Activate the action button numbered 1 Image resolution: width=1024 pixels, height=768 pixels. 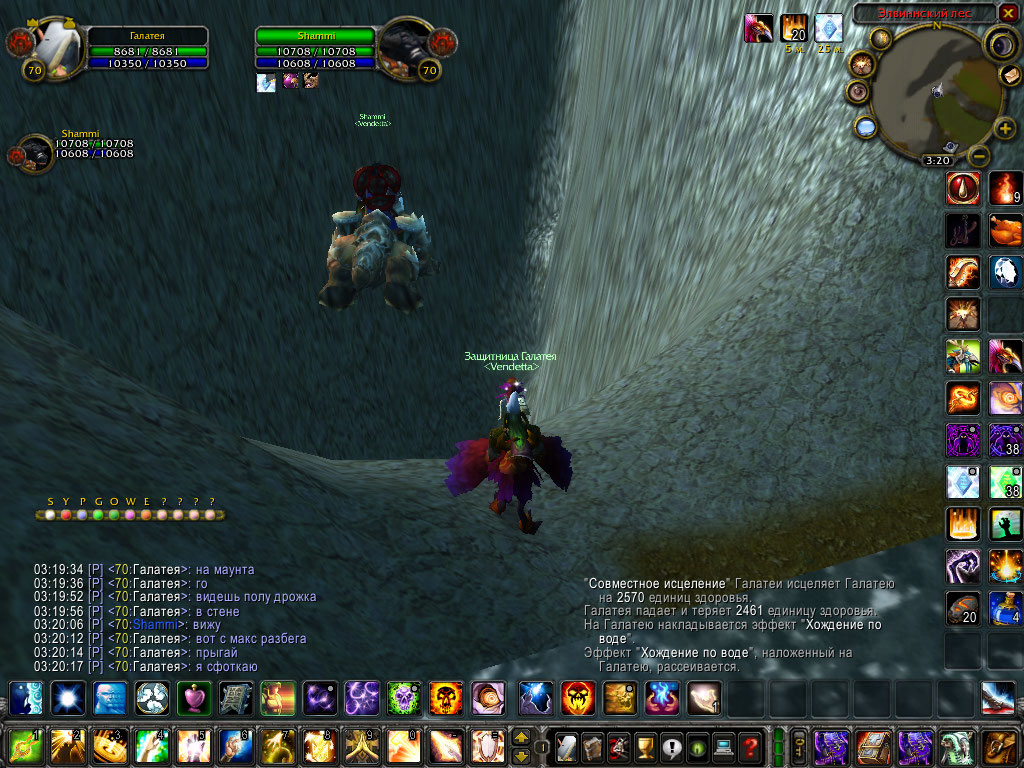(25, 746)
